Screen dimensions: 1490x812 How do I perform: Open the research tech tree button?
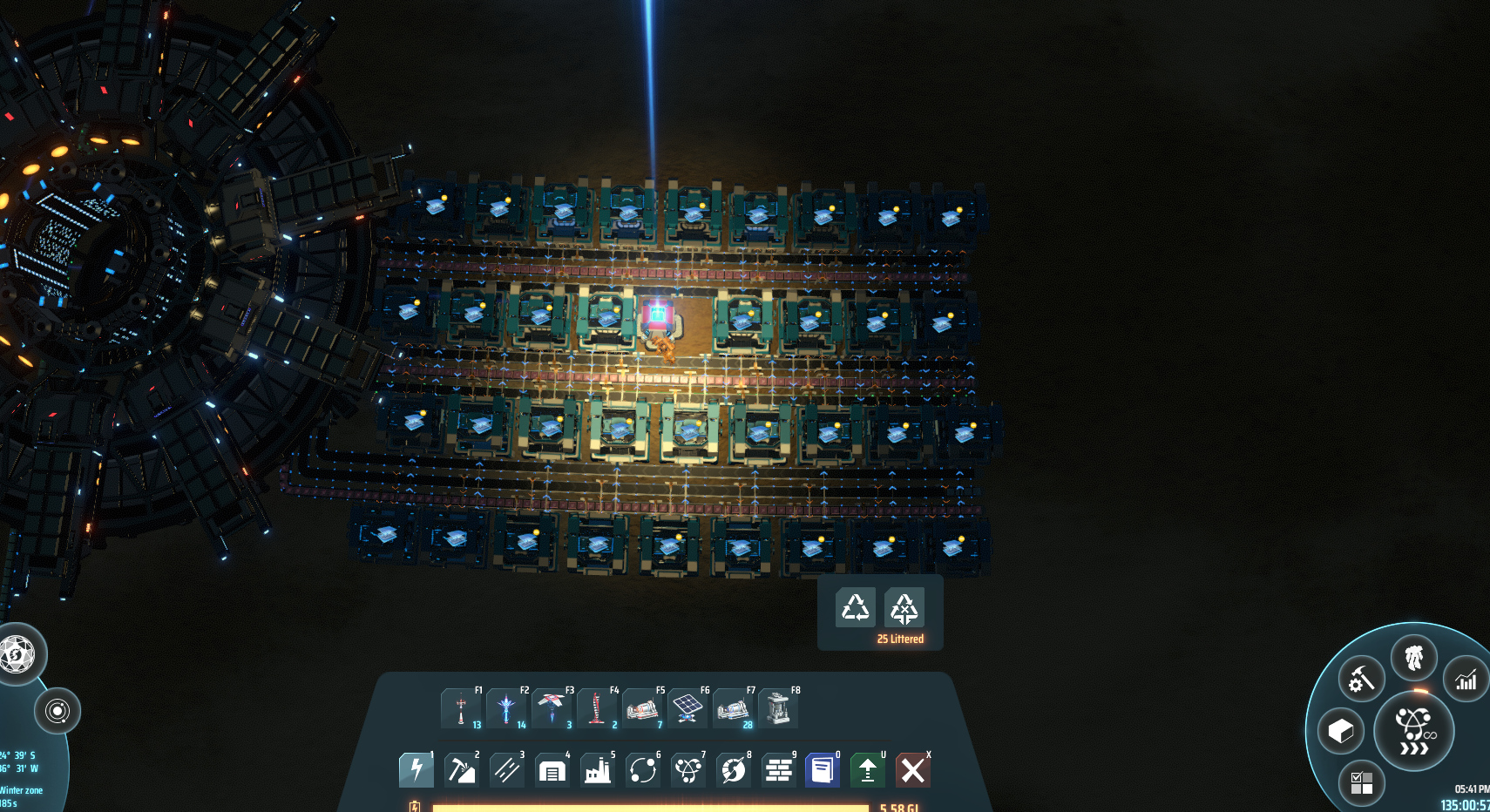click(x=1413, y=730)
